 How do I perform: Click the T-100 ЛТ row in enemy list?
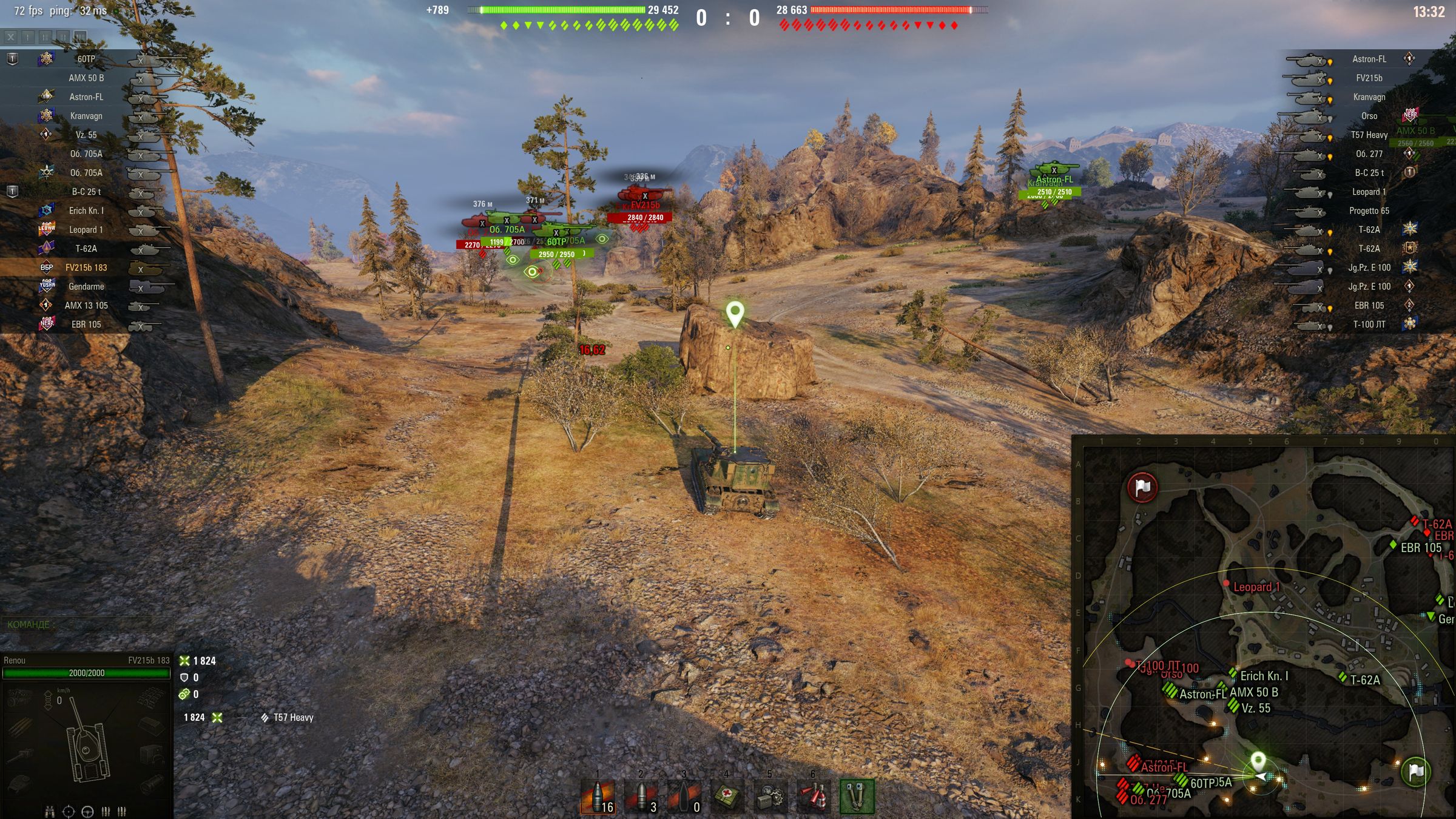pos(1369,325)
